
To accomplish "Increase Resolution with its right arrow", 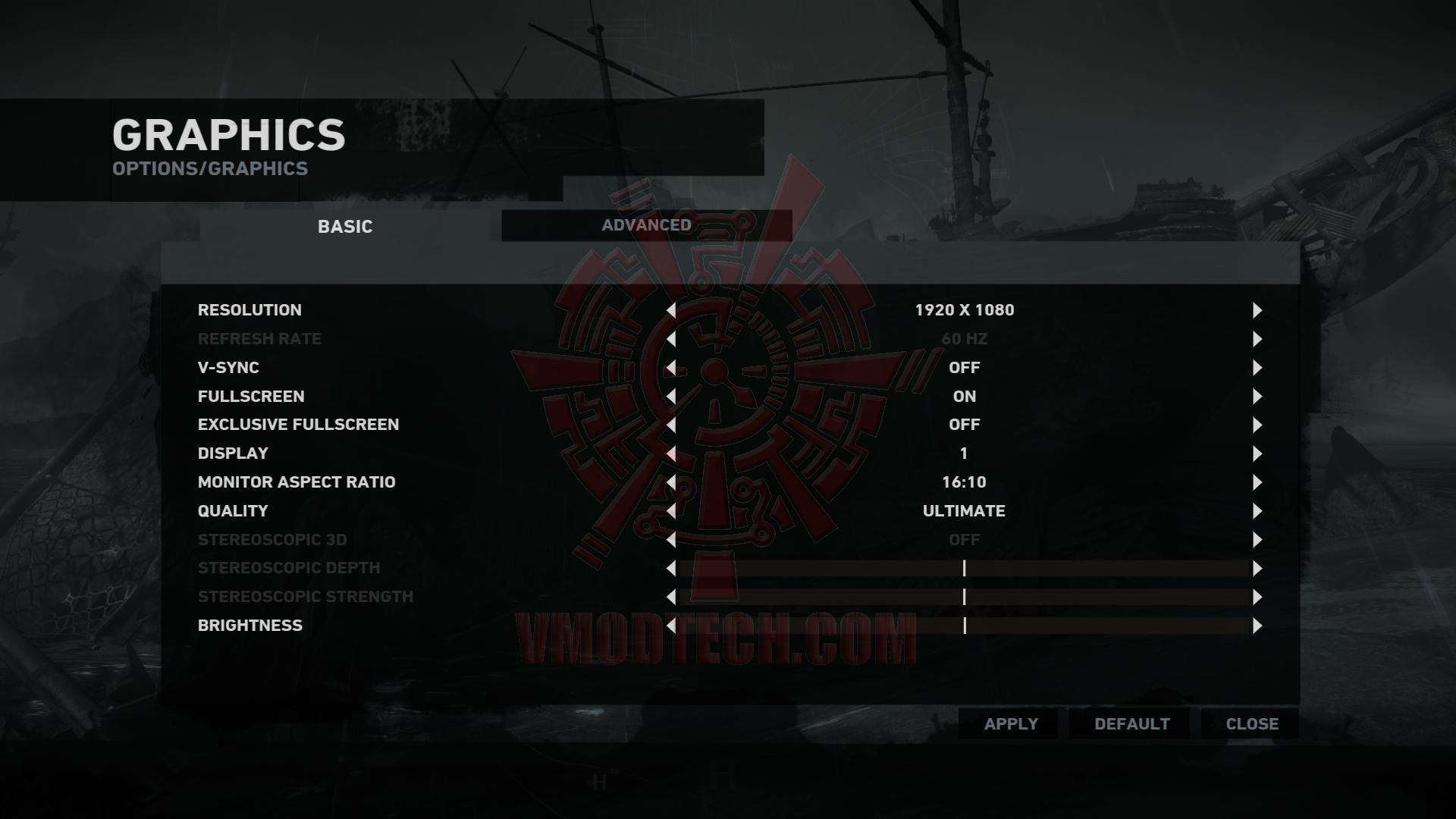I will click(x=1257, y=310).
